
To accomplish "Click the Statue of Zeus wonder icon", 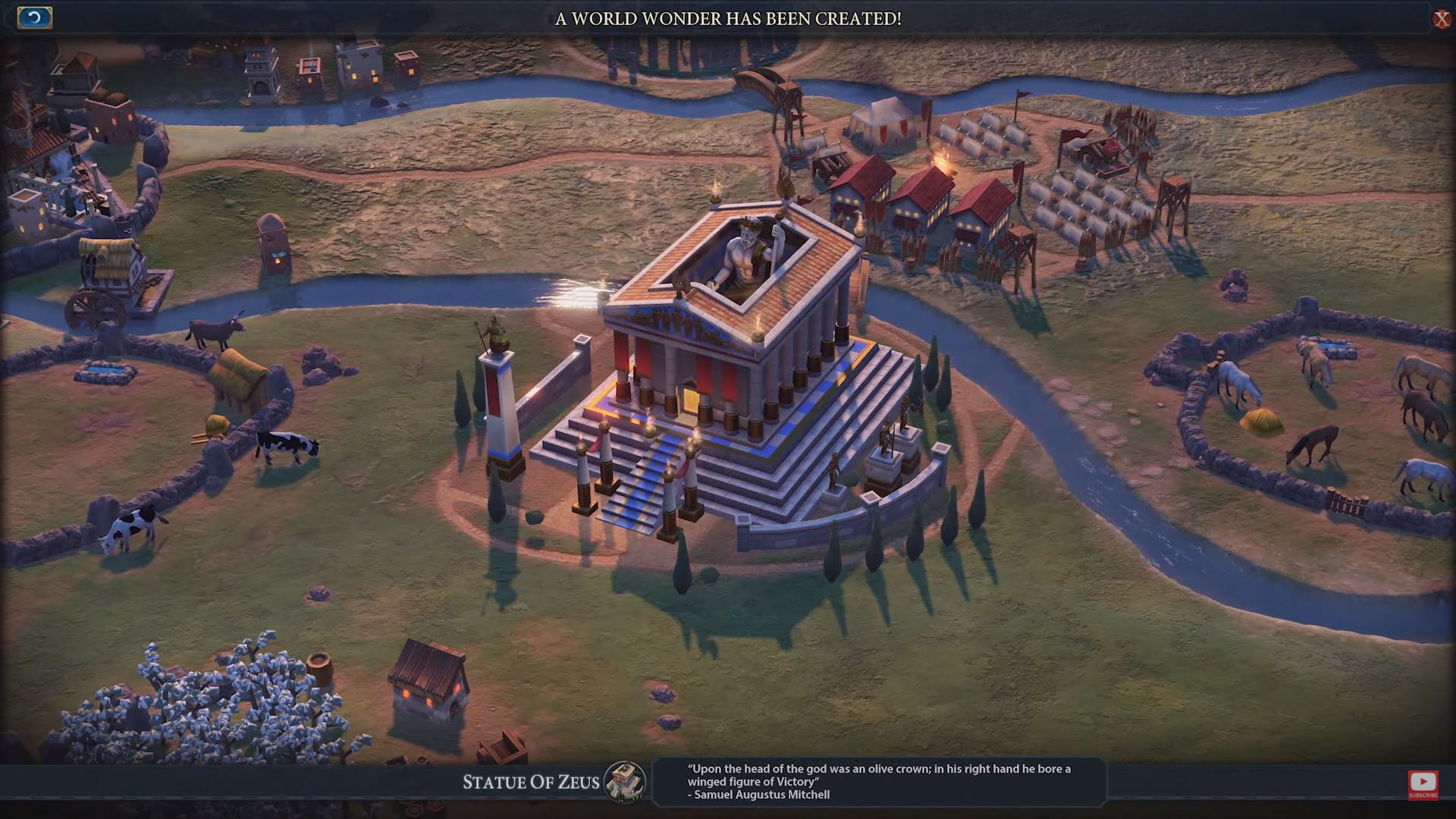I will pyautogui.click(x=626, y=782).
